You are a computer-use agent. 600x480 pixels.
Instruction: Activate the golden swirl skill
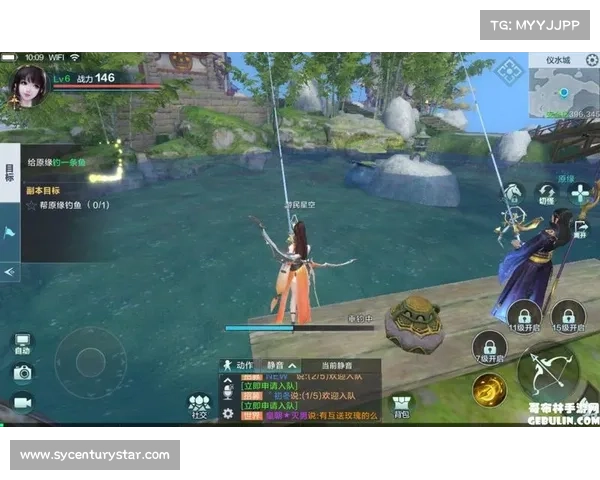pos(489,389)
